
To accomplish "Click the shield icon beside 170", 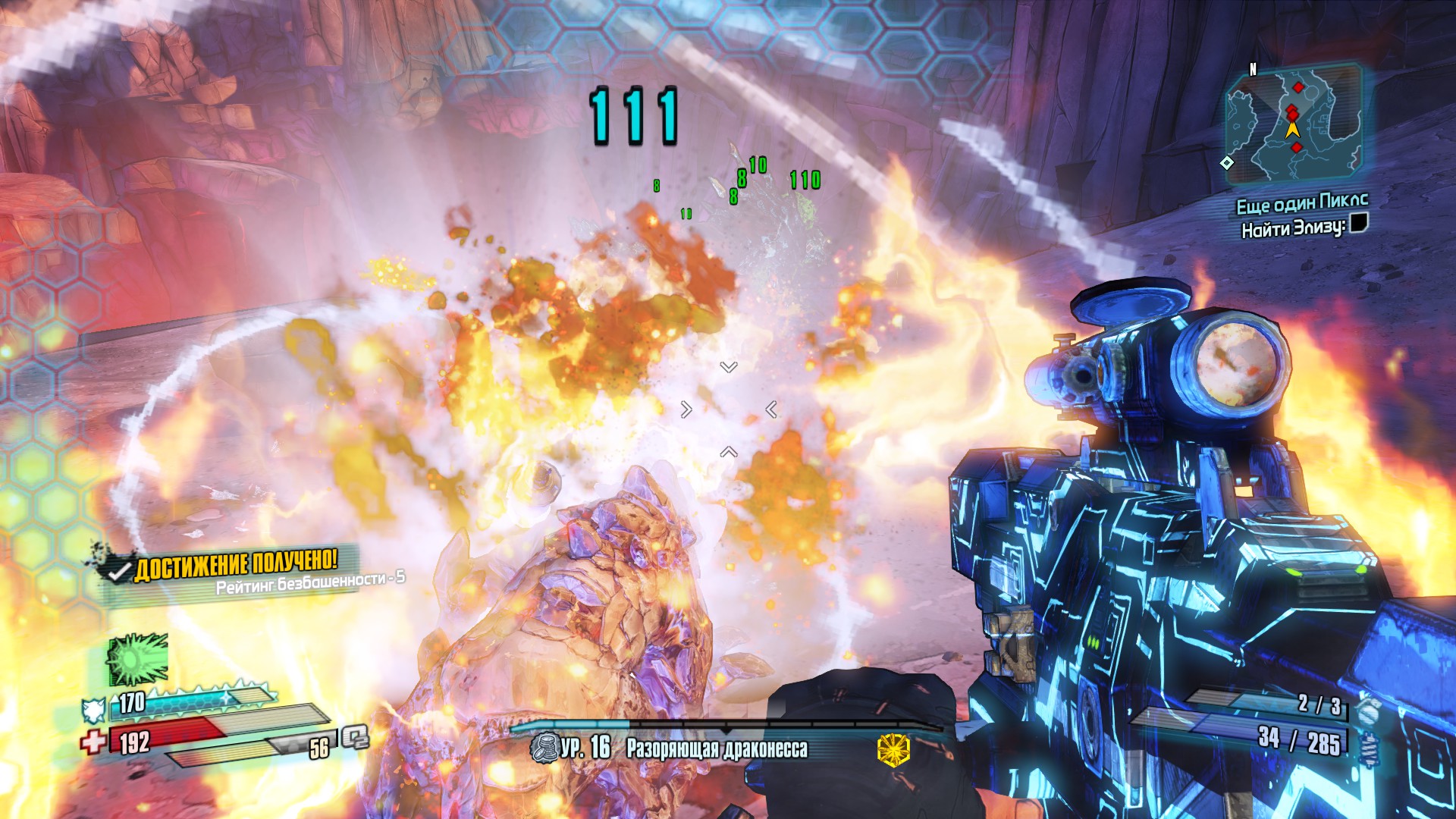I will pos(93,710).
